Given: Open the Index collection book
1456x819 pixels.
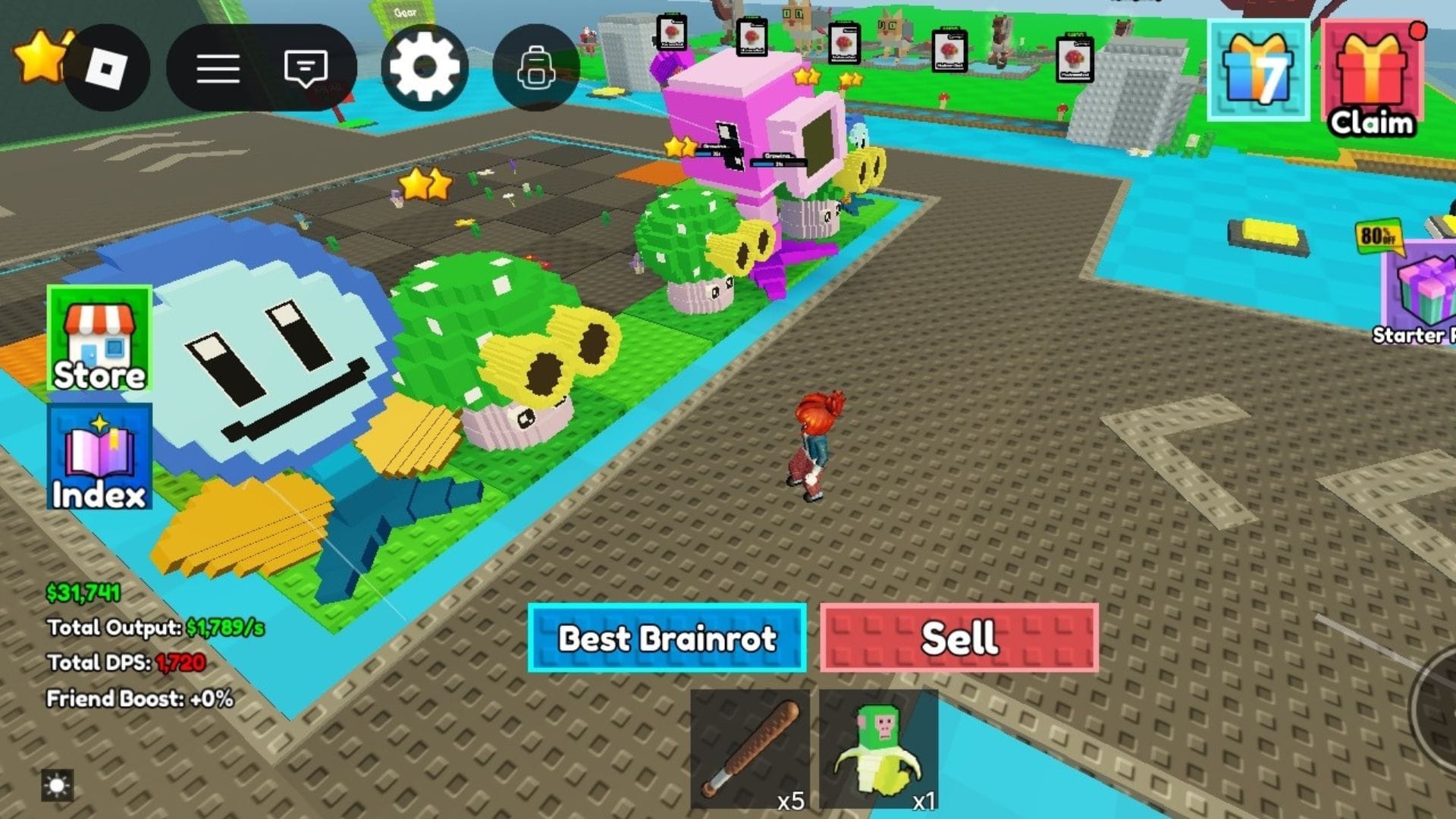Looking at the screenshot, I should coord(99,456).
